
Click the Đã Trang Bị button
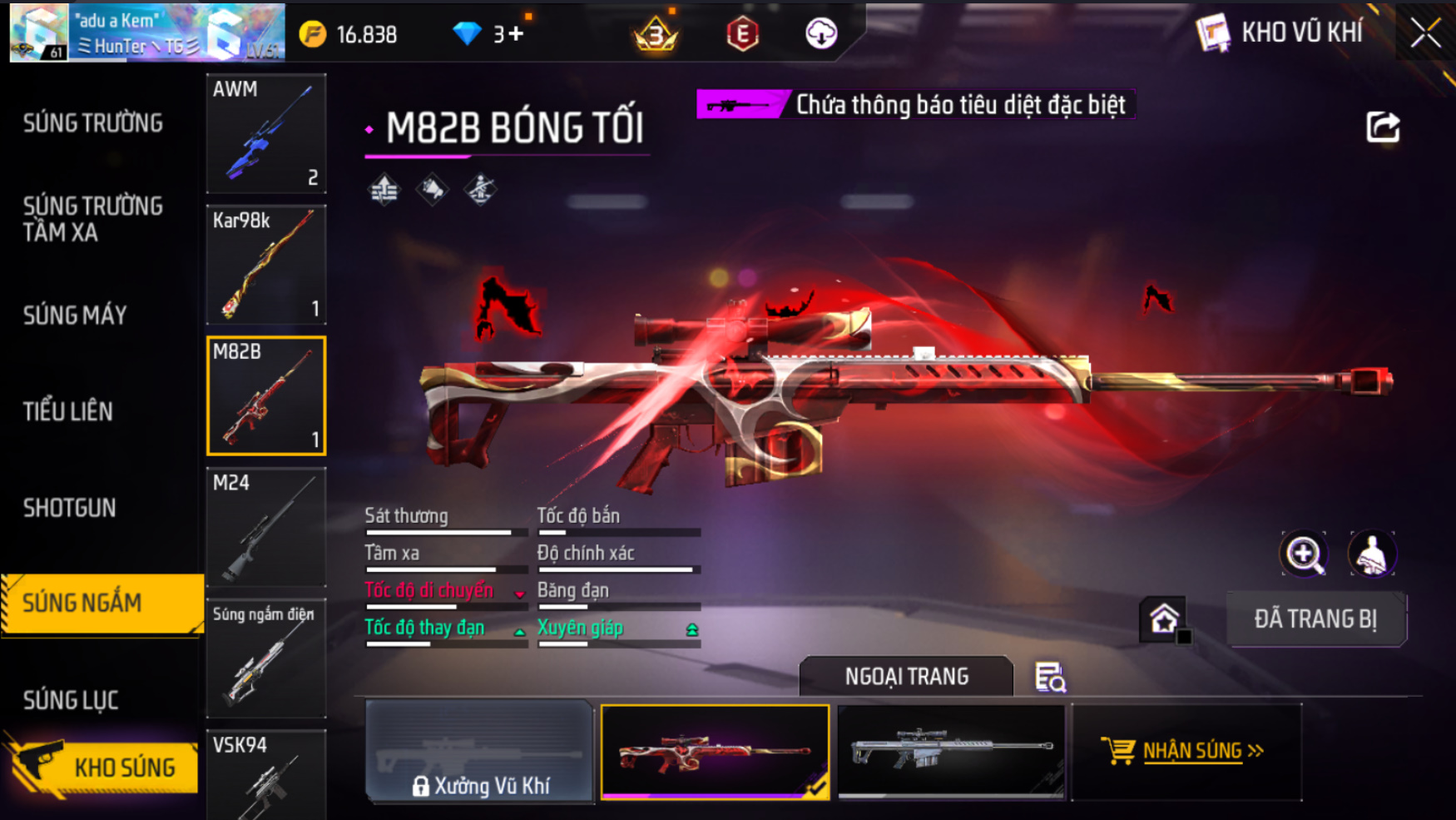coord(1315,619)
